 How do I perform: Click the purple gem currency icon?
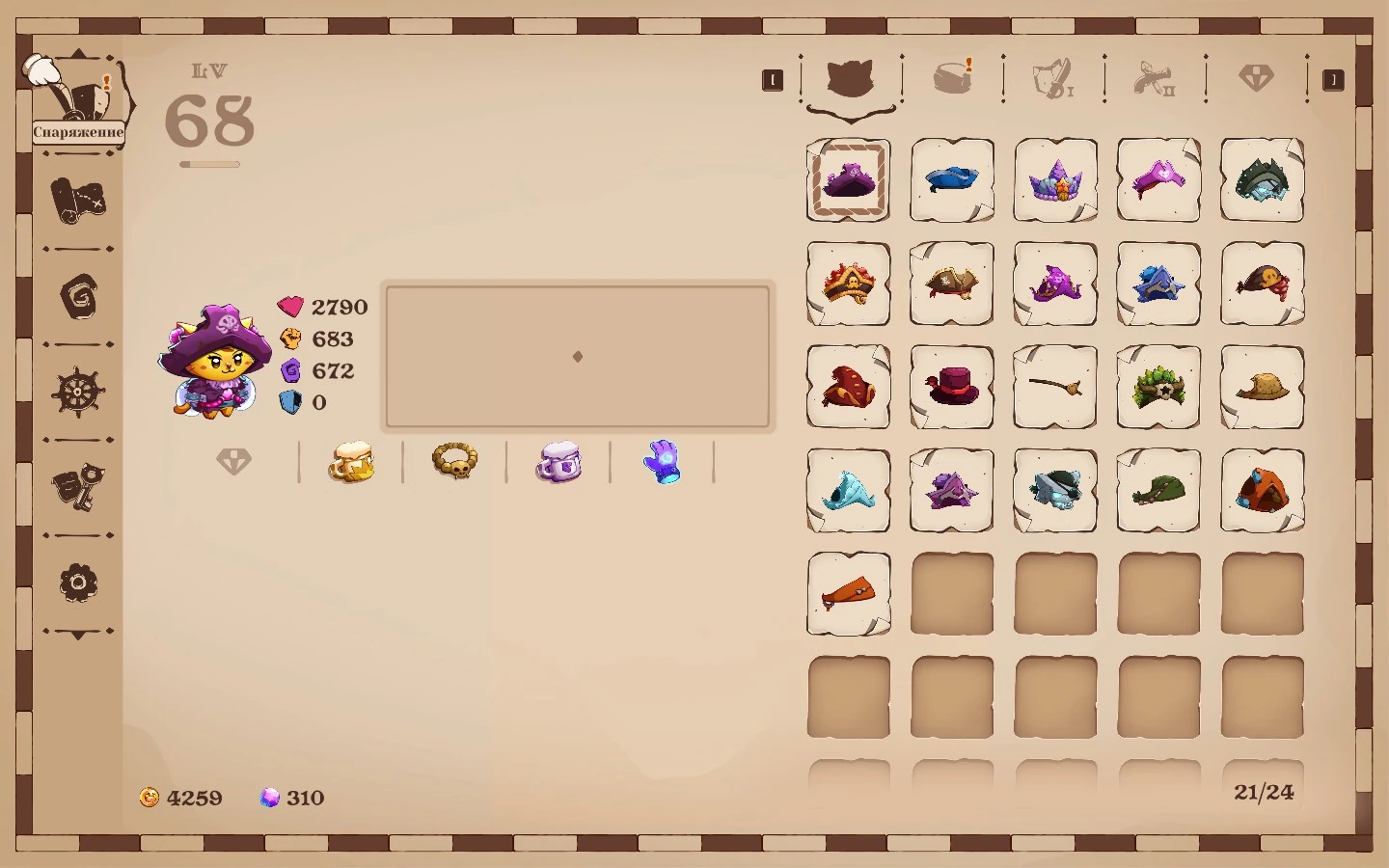point(271,798)
